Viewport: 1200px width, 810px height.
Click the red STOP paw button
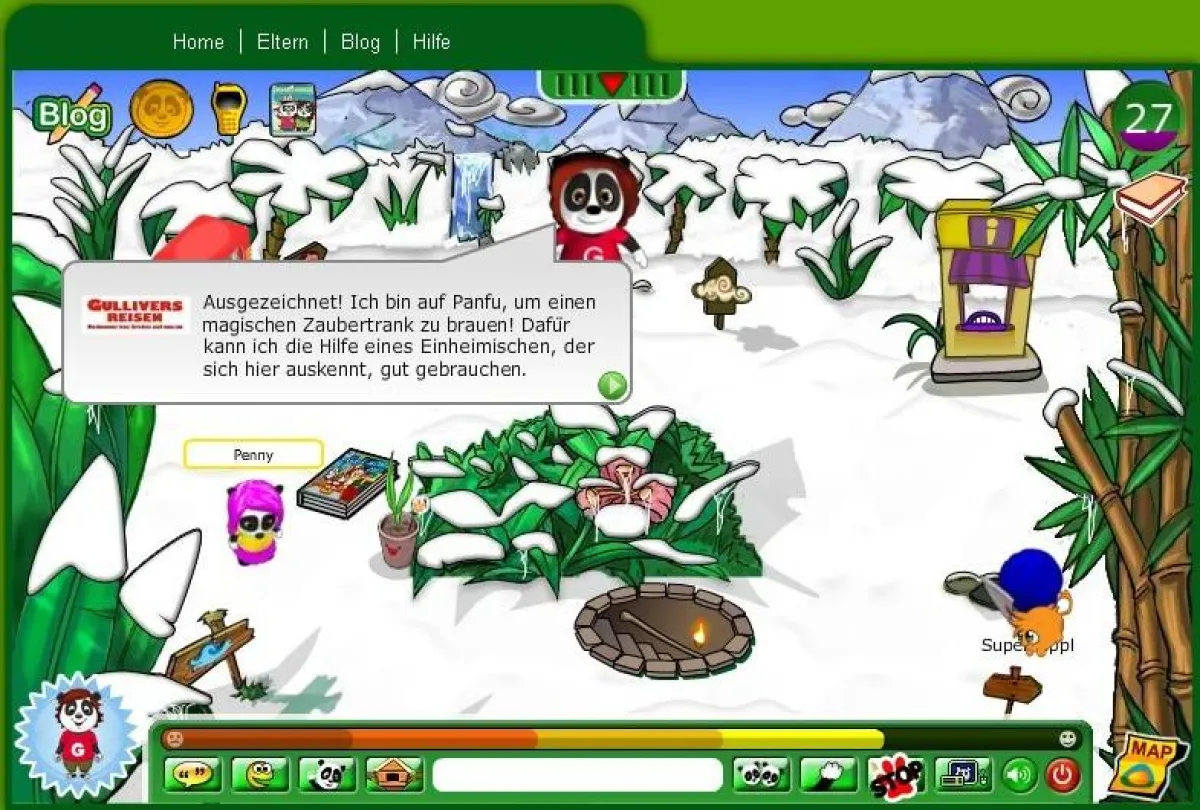click(x=895, y=775)
